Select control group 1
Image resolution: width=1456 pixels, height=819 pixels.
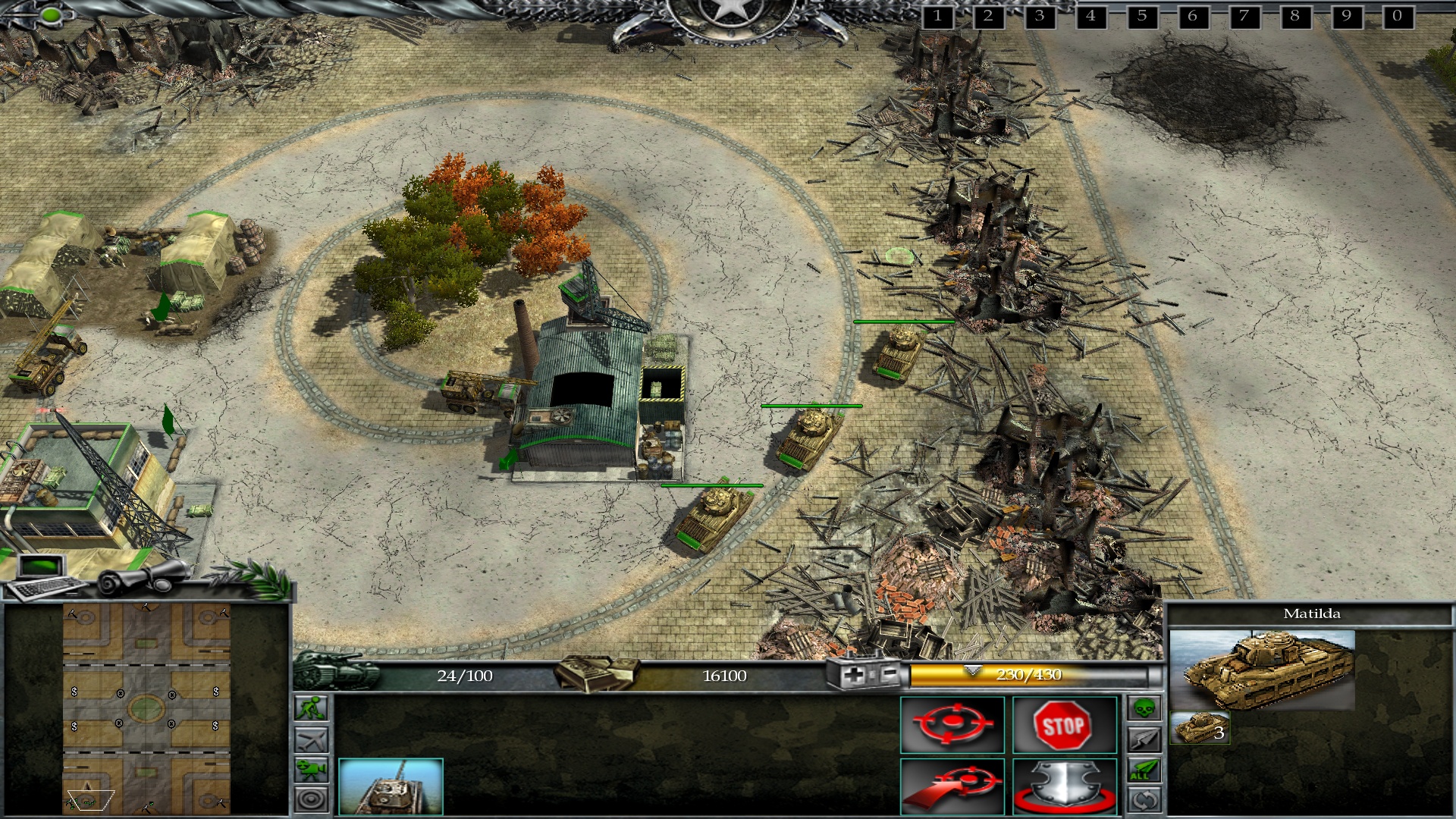tap(937, 16)
